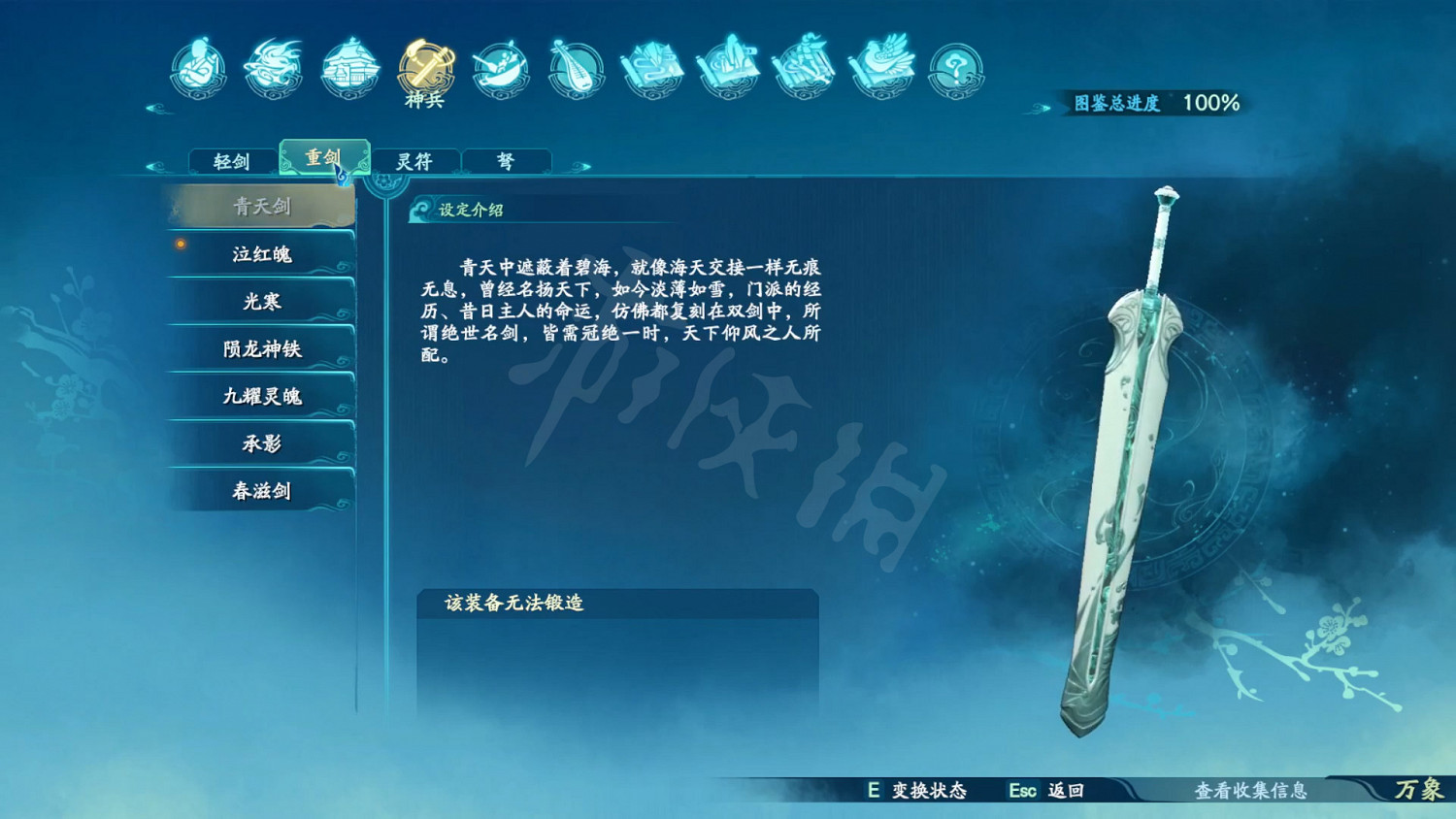Viewport: 1456px width, 819px height.
Task: Click the spiral icon beside 设定介绍
Action: (419, 208)
